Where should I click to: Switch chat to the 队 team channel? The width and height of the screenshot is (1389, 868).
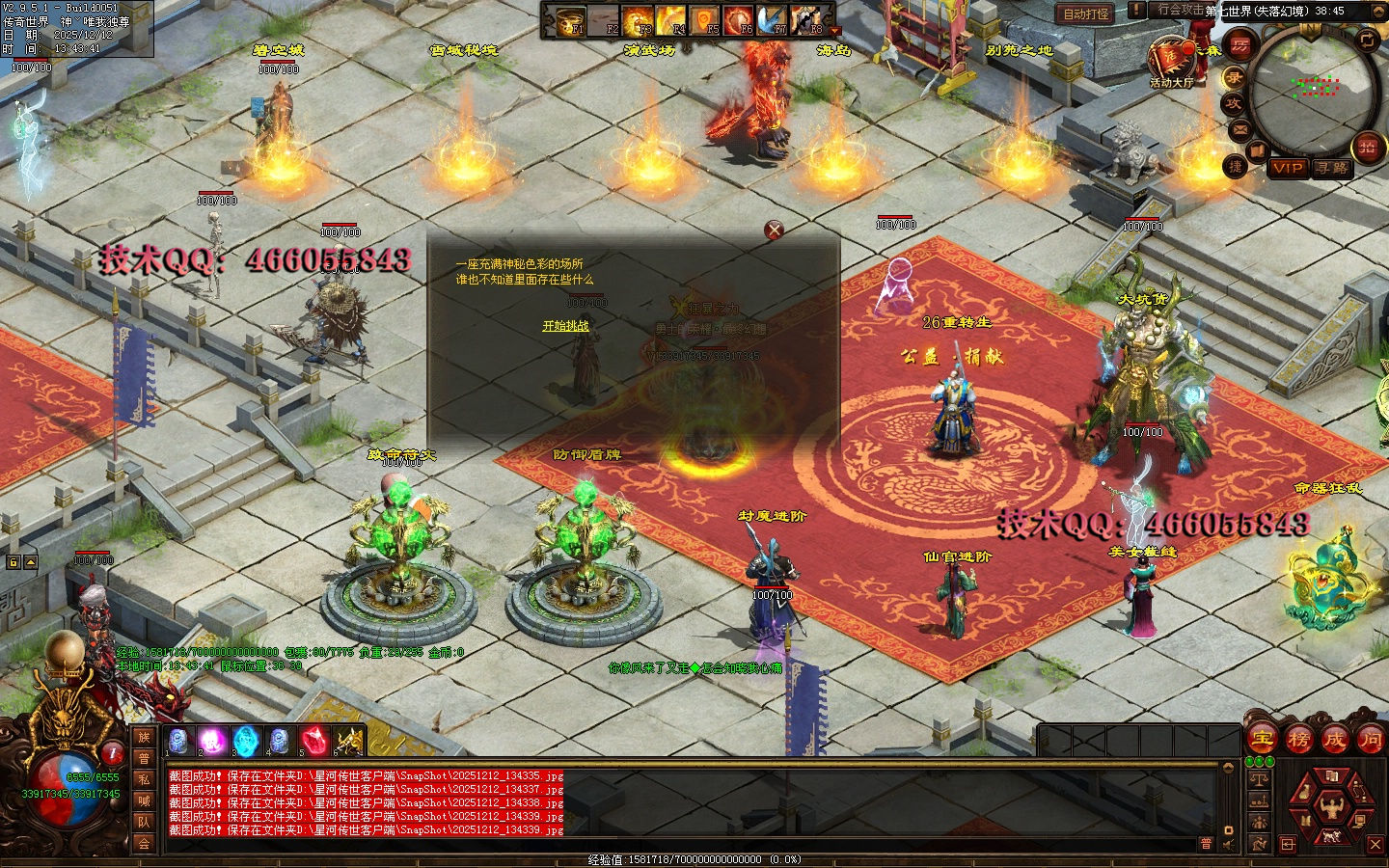pyautogui.click(x=144, y=822)
